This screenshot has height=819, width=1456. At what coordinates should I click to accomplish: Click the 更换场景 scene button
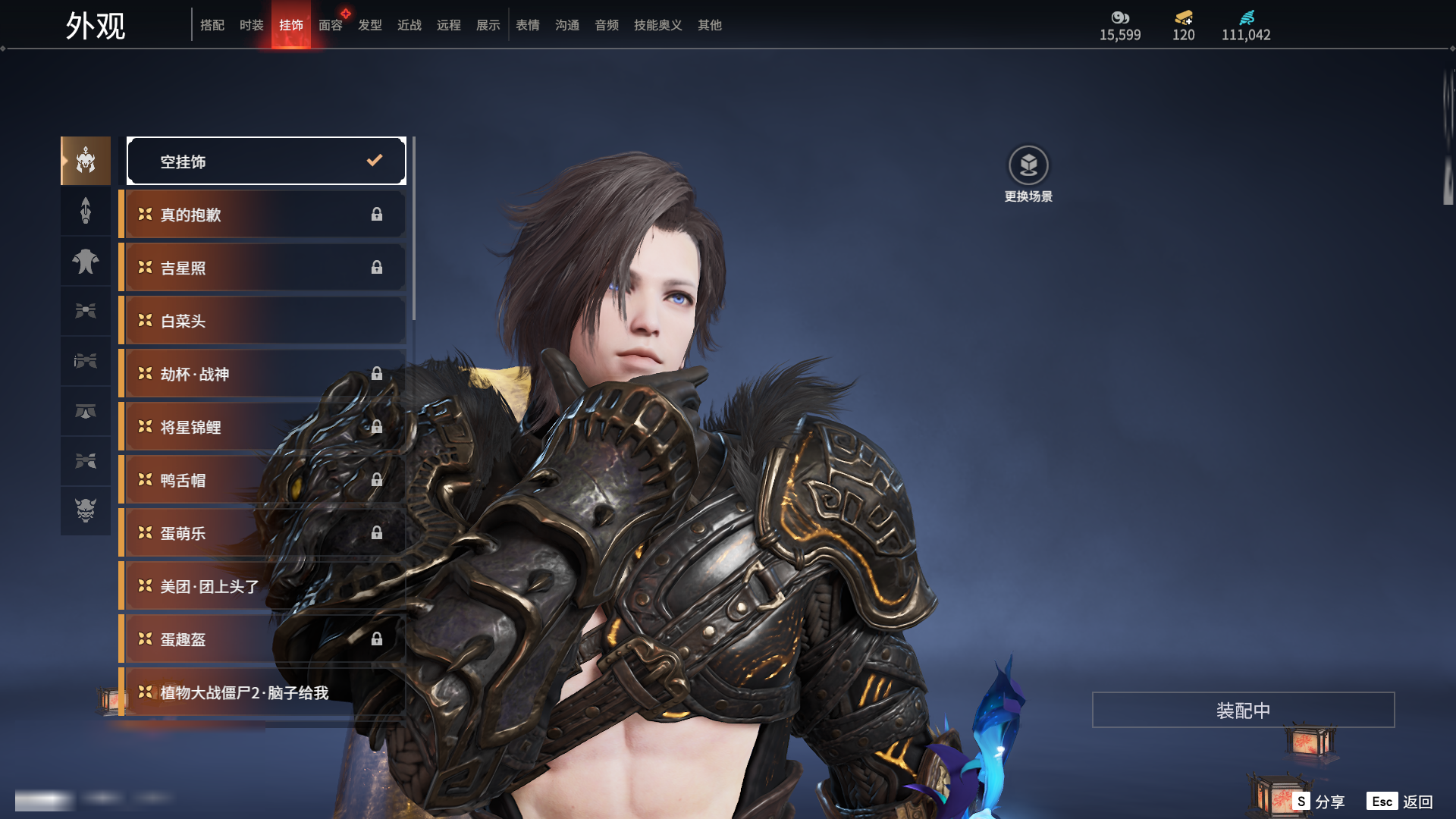(x=1028, y=174)
